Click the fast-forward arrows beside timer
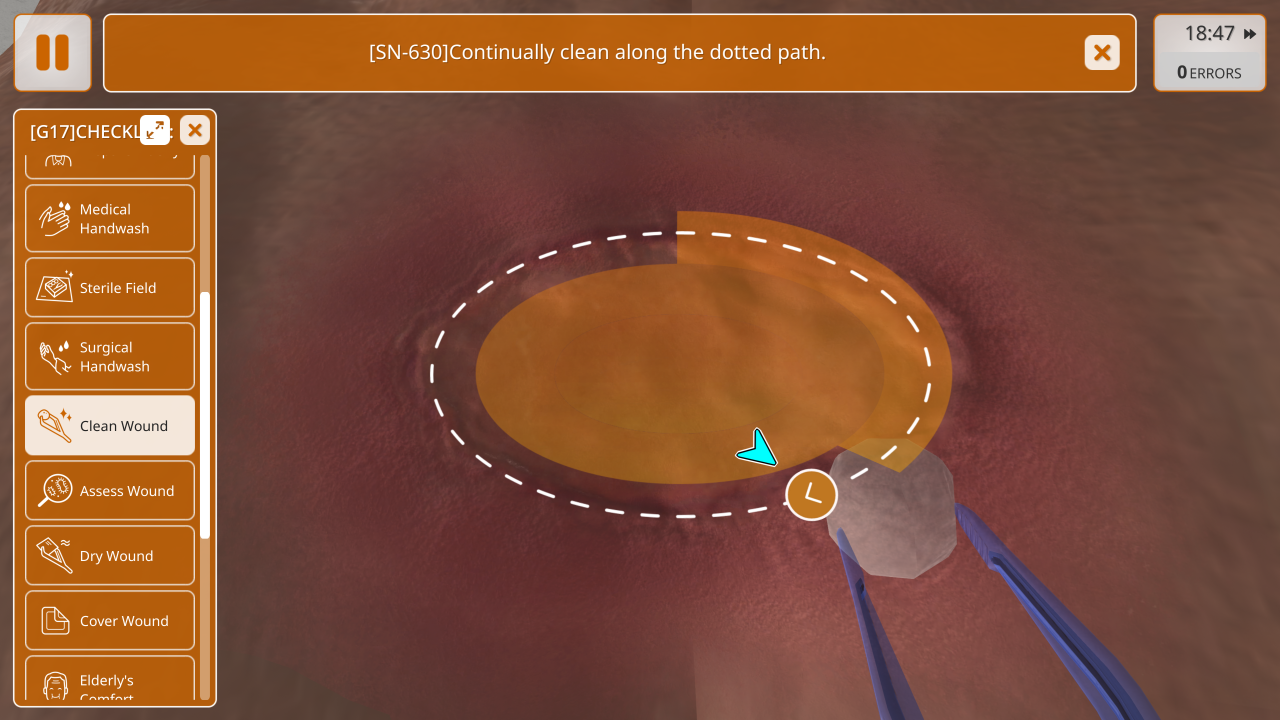Screen dimensions: 1280x720 1250,34
